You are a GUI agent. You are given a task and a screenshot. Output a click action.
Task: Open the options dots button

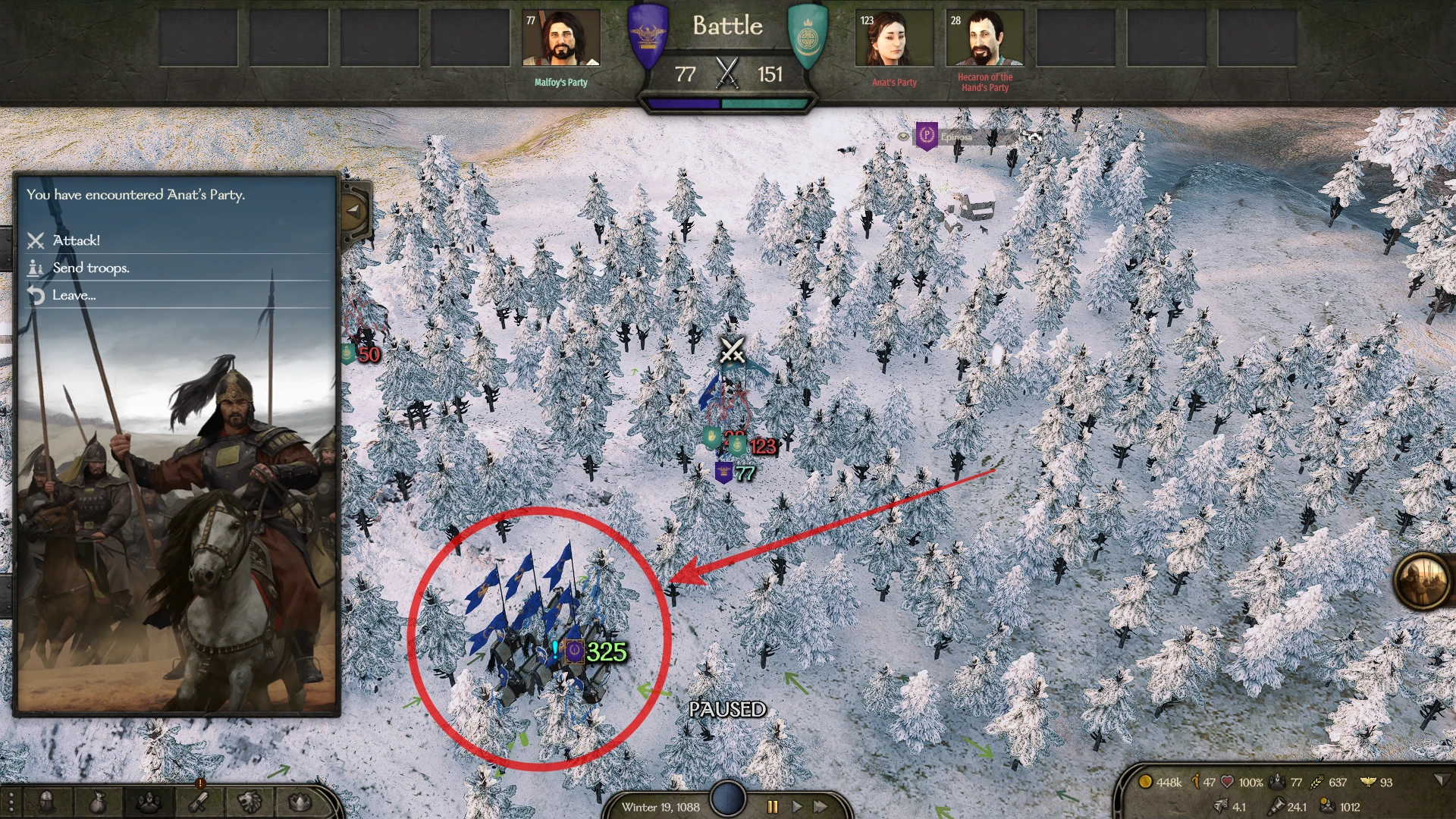(11, 802)
